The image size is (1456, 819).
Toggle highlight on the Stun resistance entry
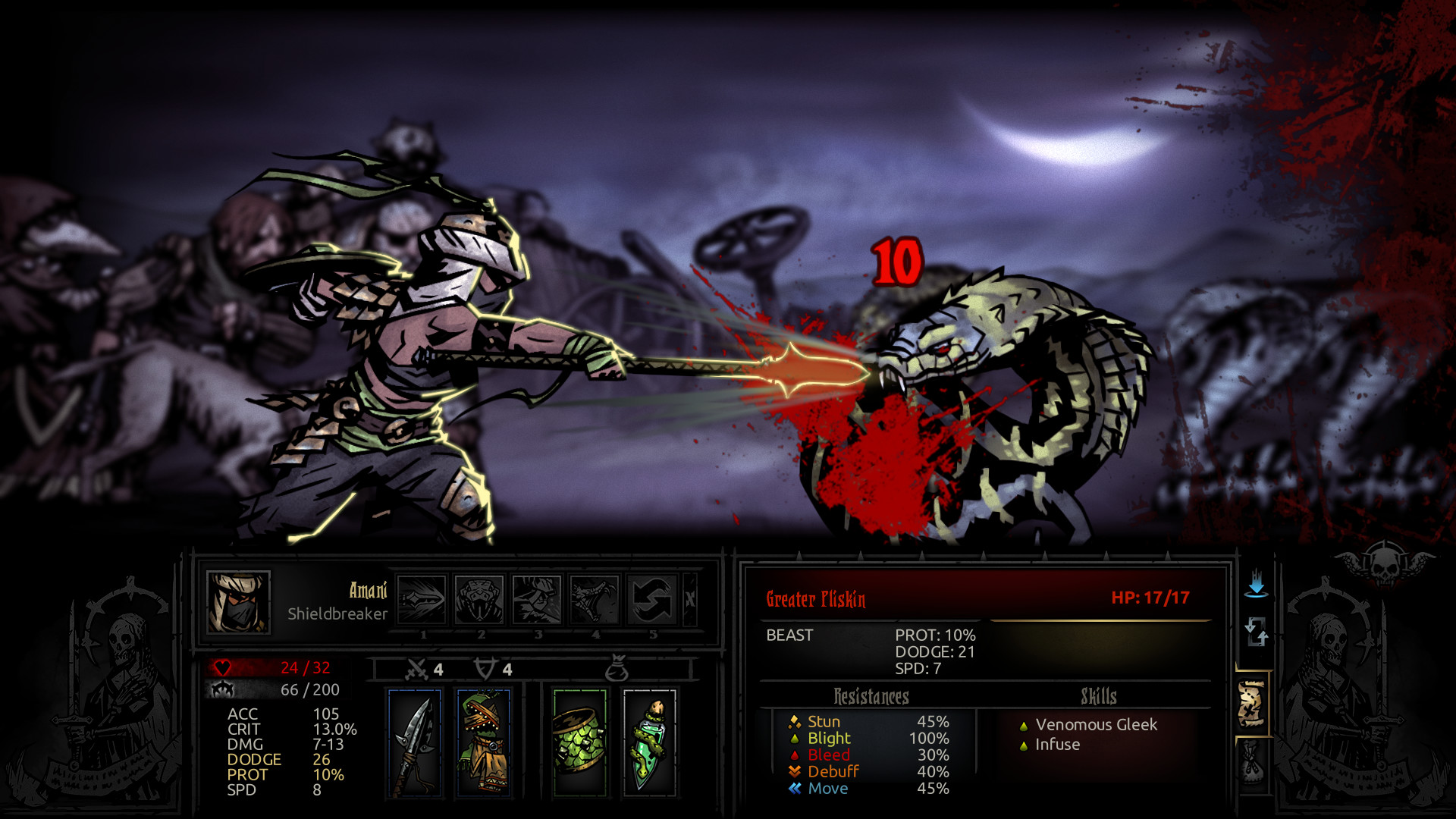[827, 722]
